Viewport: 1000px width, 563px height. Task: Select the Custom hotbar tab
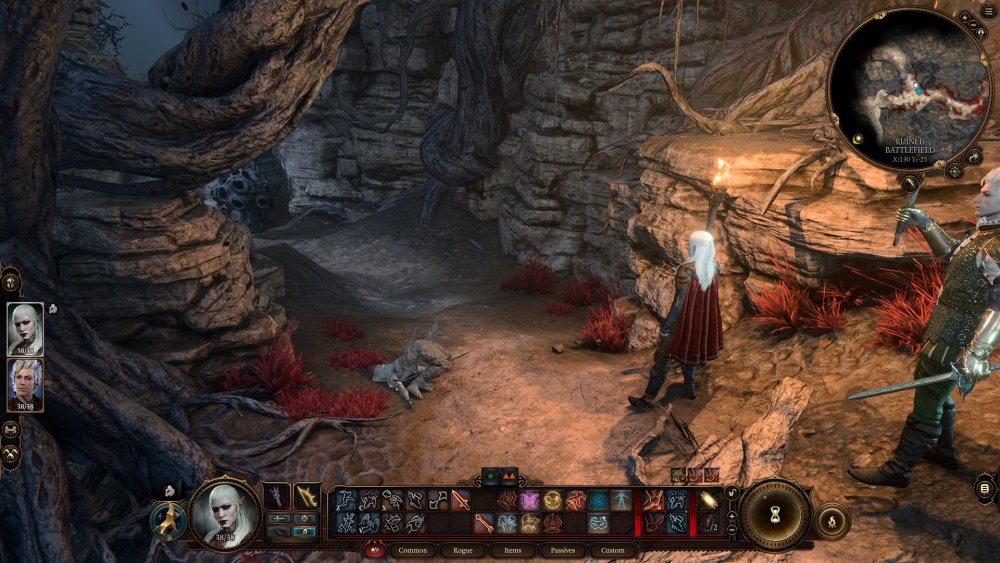(x=613, y=550)
